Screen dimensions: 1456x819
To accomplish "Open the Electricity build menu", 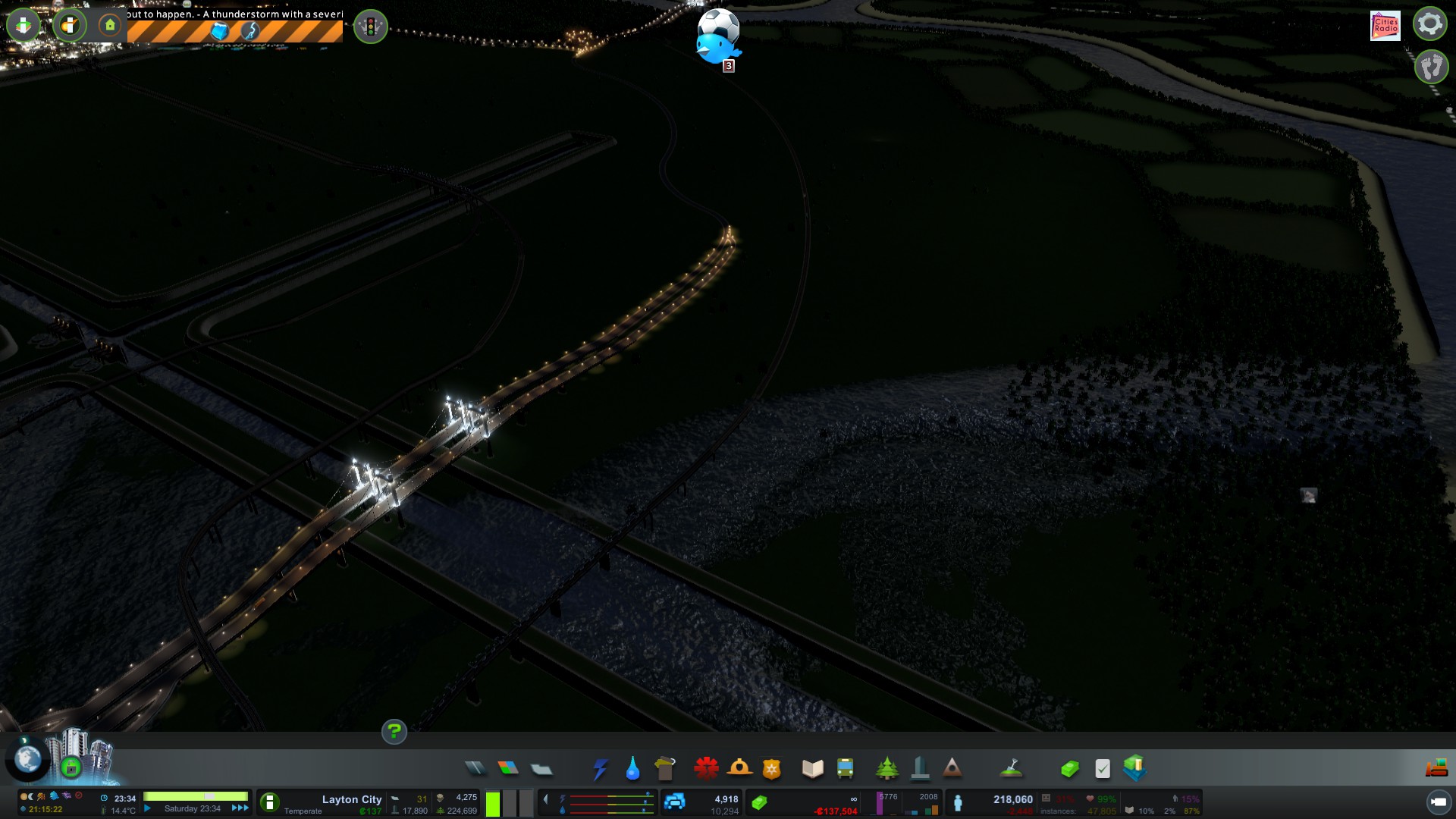I will click(x=600, y=769).
